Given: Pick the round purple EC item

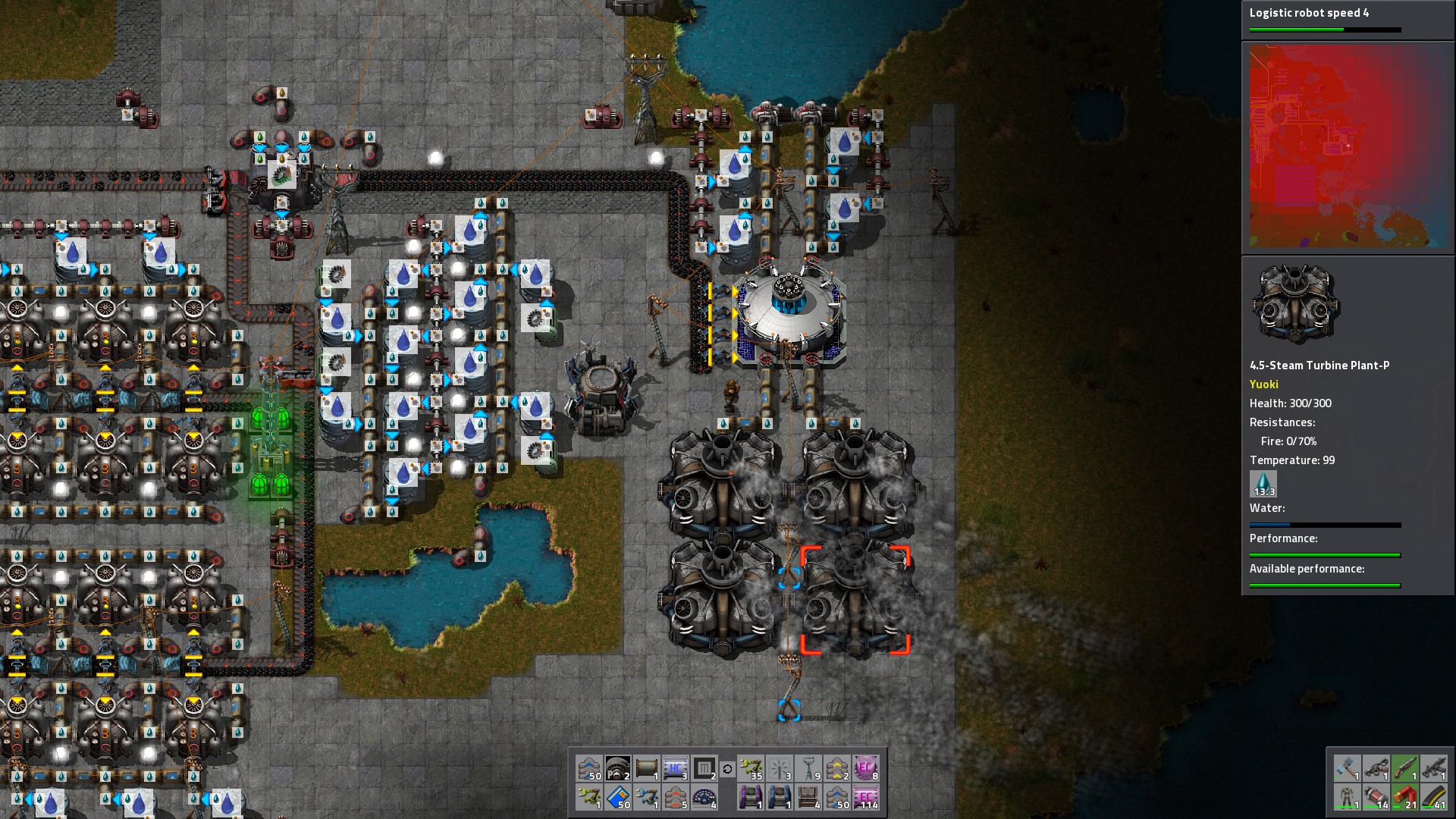Looking at the screenshot, I should click(866, 768).
